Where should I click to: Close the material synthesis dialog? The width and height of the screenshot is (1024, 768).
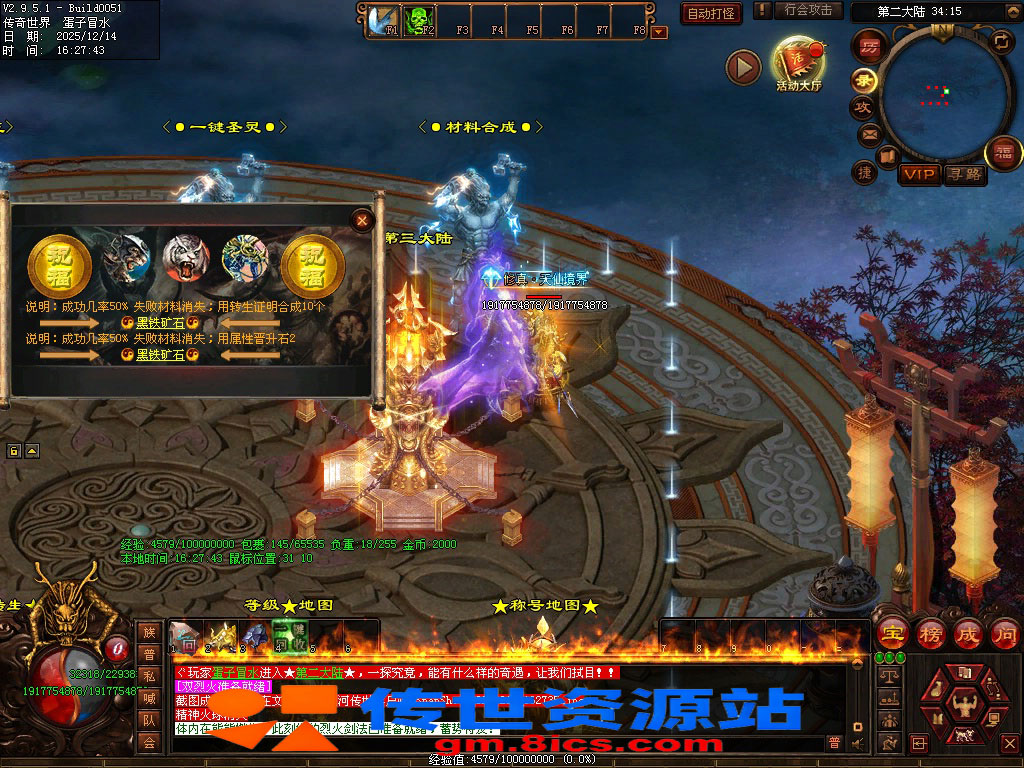[363, 219]
